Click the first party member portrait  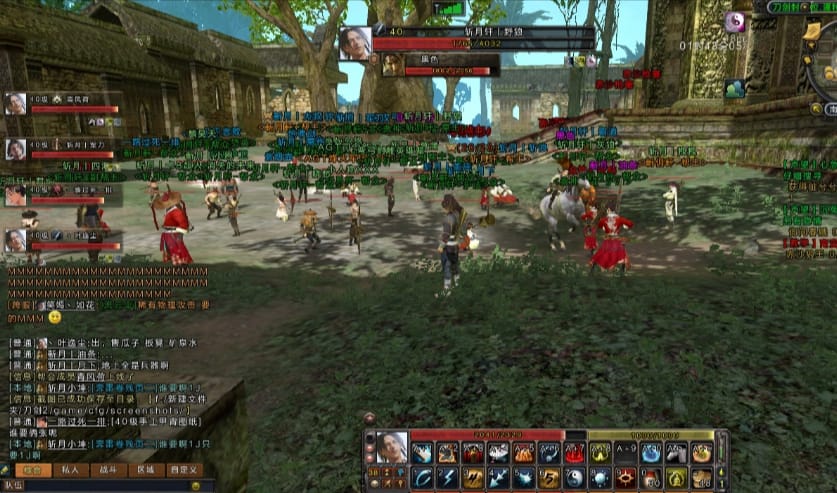(15, 103)
